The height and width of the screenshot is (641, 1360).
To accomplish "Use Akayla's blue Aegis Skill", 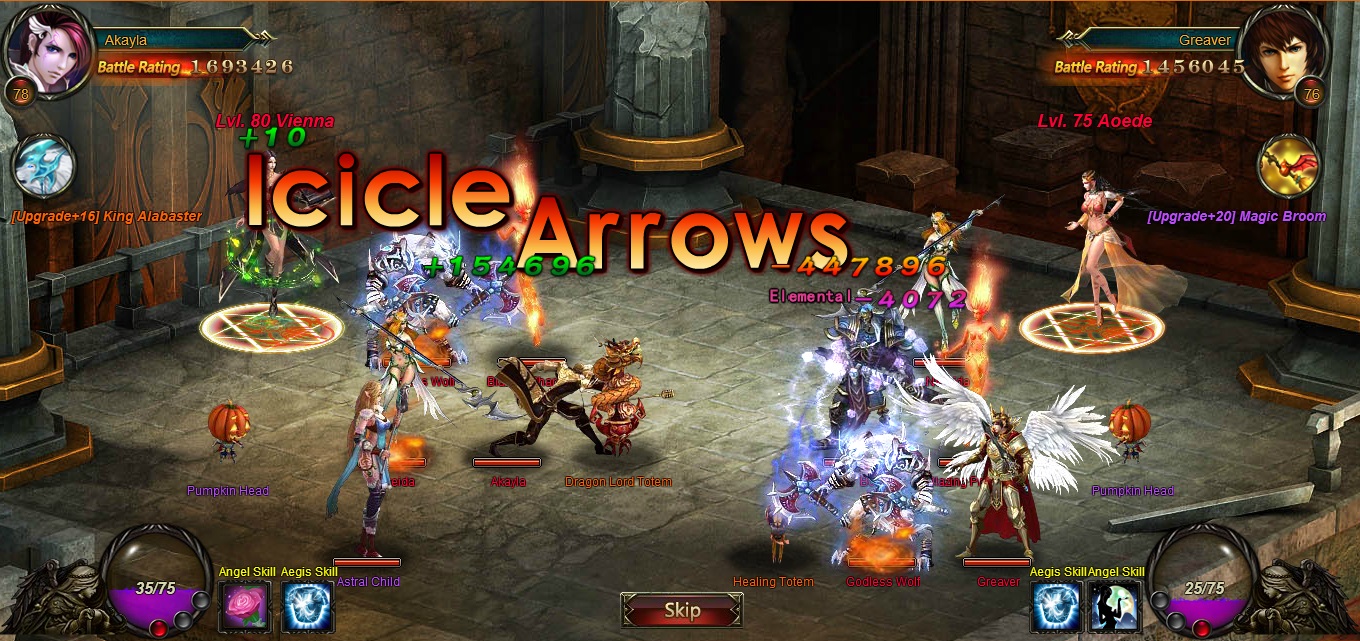I will (x=307, y=606).
